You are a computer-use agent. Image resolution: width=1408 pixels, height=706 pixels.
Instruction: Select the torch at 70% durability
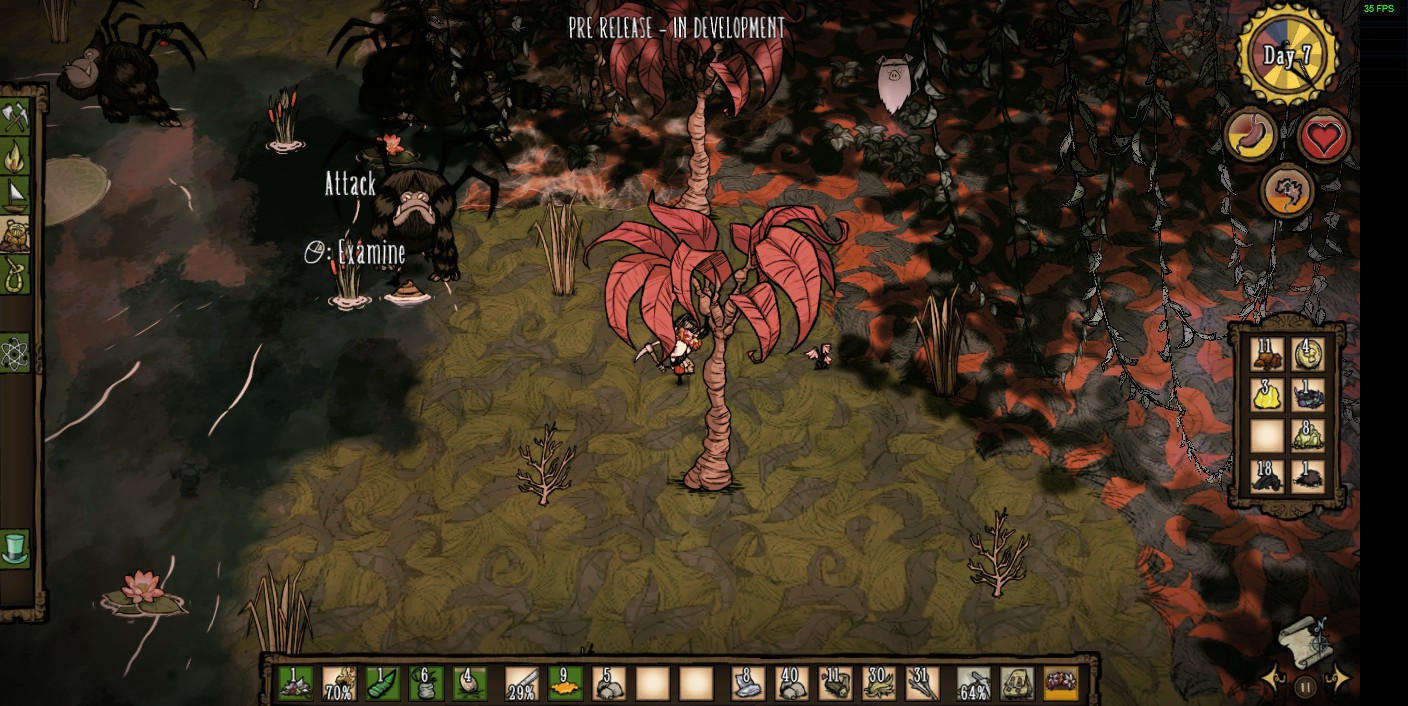[338, 684]
